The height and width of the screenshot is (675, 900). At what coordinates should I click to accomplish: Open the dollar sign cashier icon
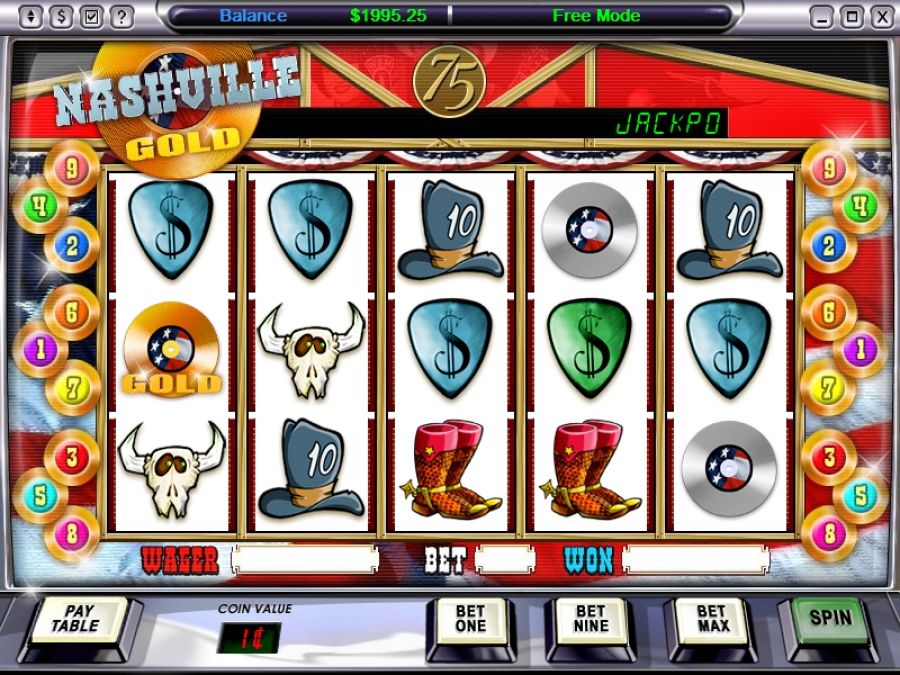click(62, 17)
